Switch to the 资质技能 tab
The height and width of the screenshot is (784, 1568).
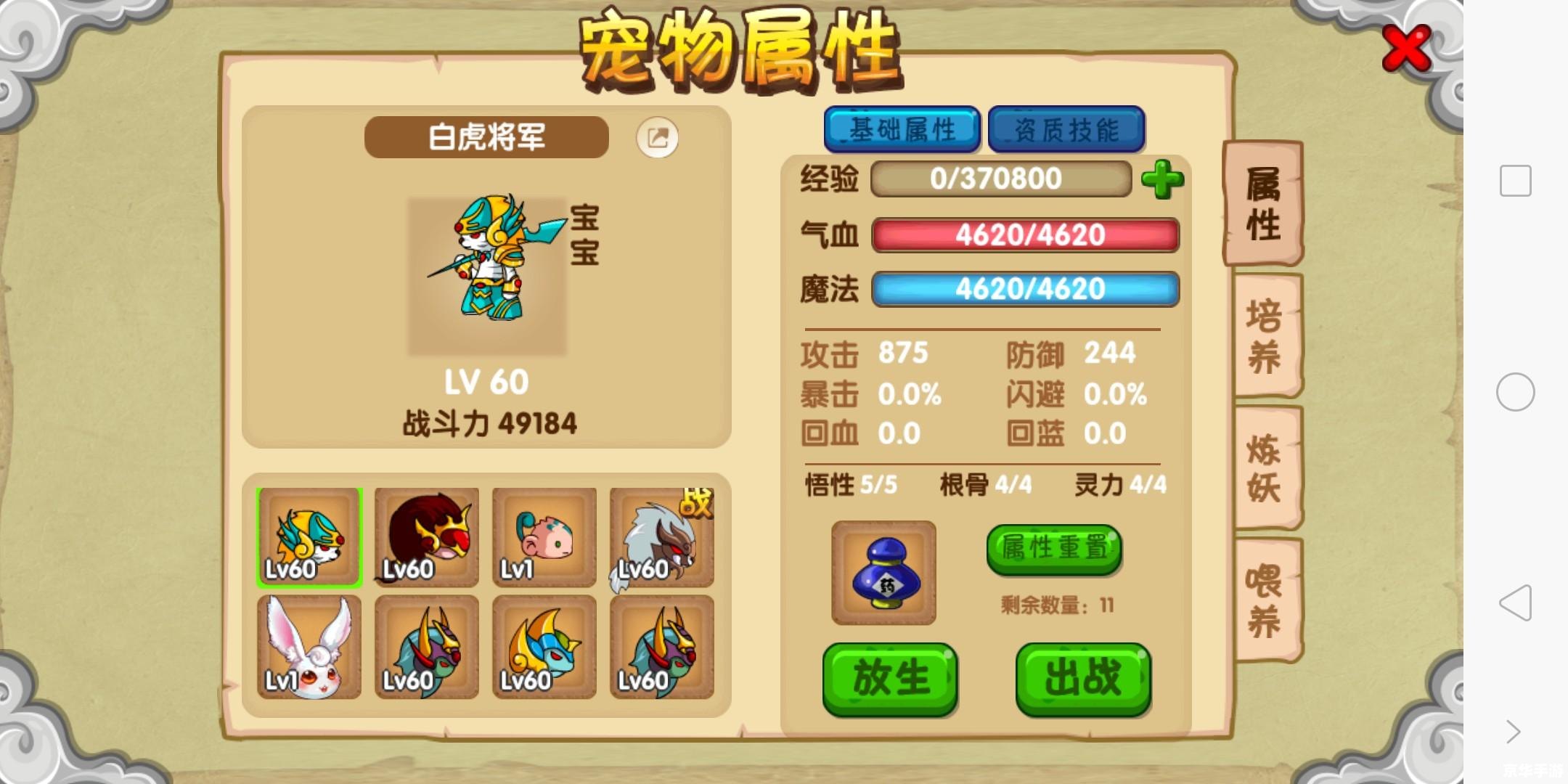(x=1066, y=129)
